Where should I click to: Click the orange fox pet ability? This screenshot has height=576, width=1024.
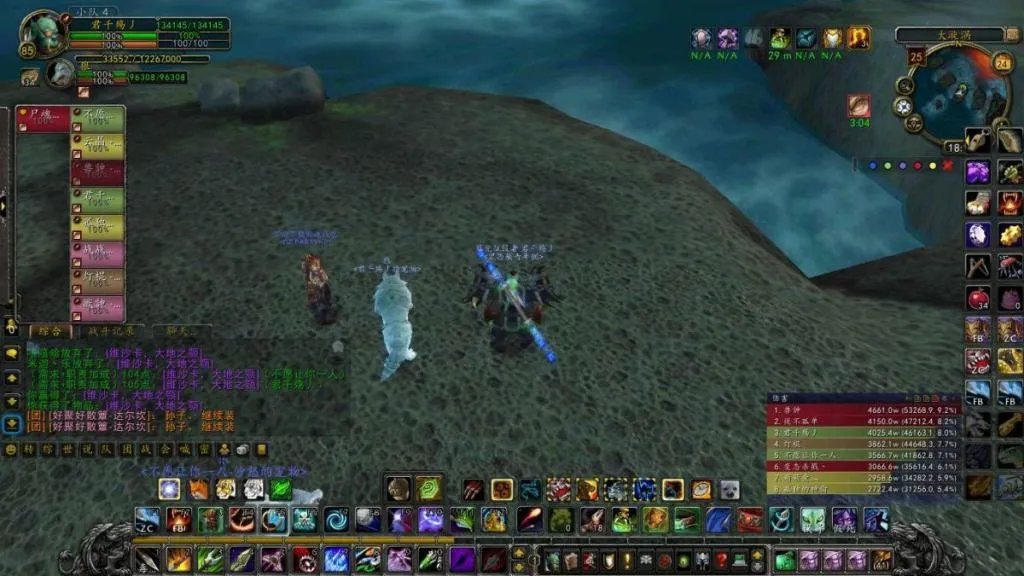tap(198, 489)
